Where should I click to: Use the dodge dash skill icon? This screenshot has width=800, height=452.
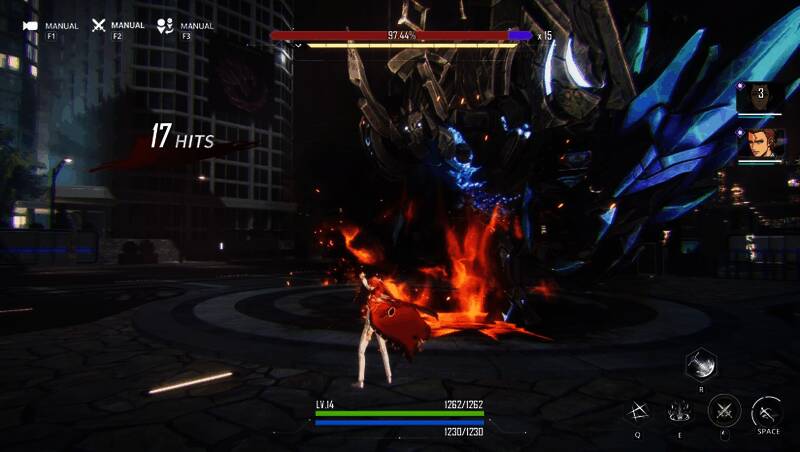coord(767,411)
